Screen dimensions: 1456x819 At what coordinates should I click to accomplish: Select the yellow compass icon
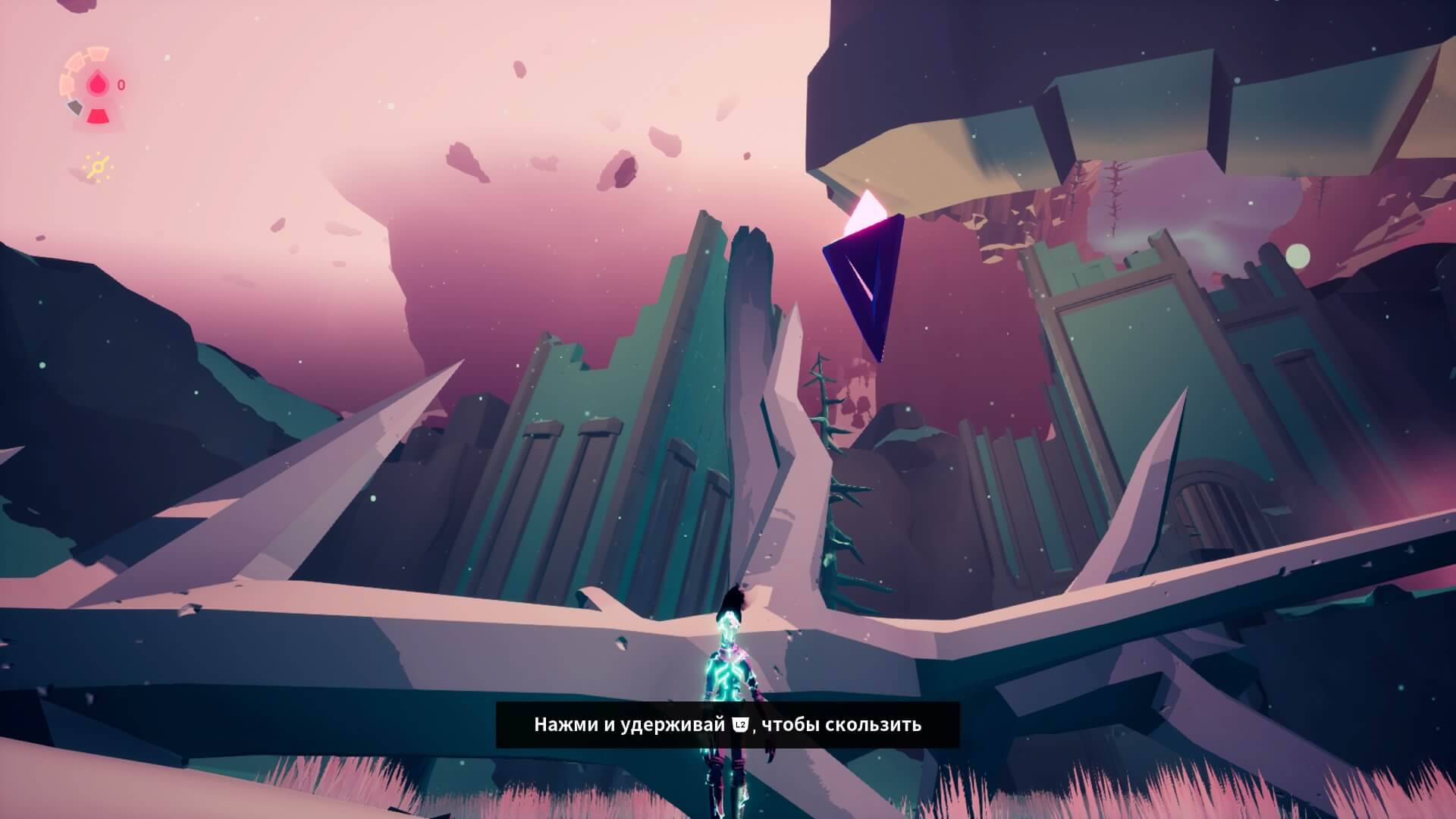99,168
